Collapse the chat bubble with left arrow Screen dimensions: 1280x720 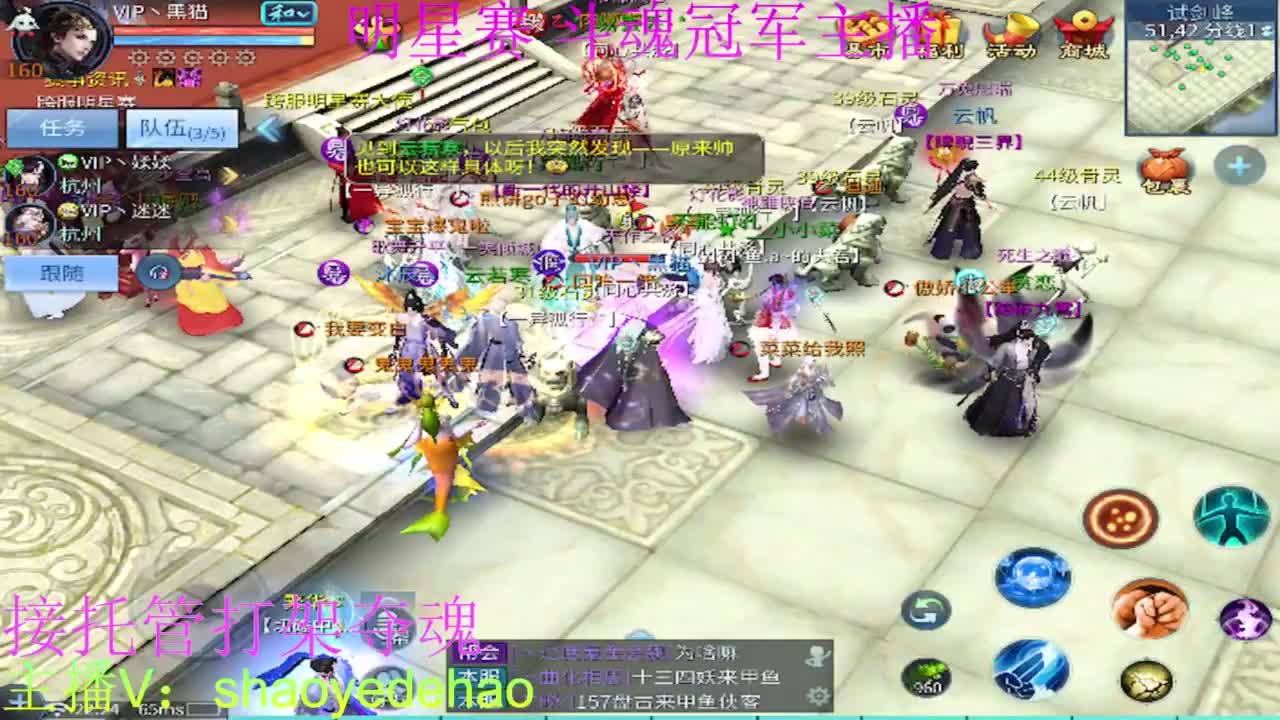268,130
